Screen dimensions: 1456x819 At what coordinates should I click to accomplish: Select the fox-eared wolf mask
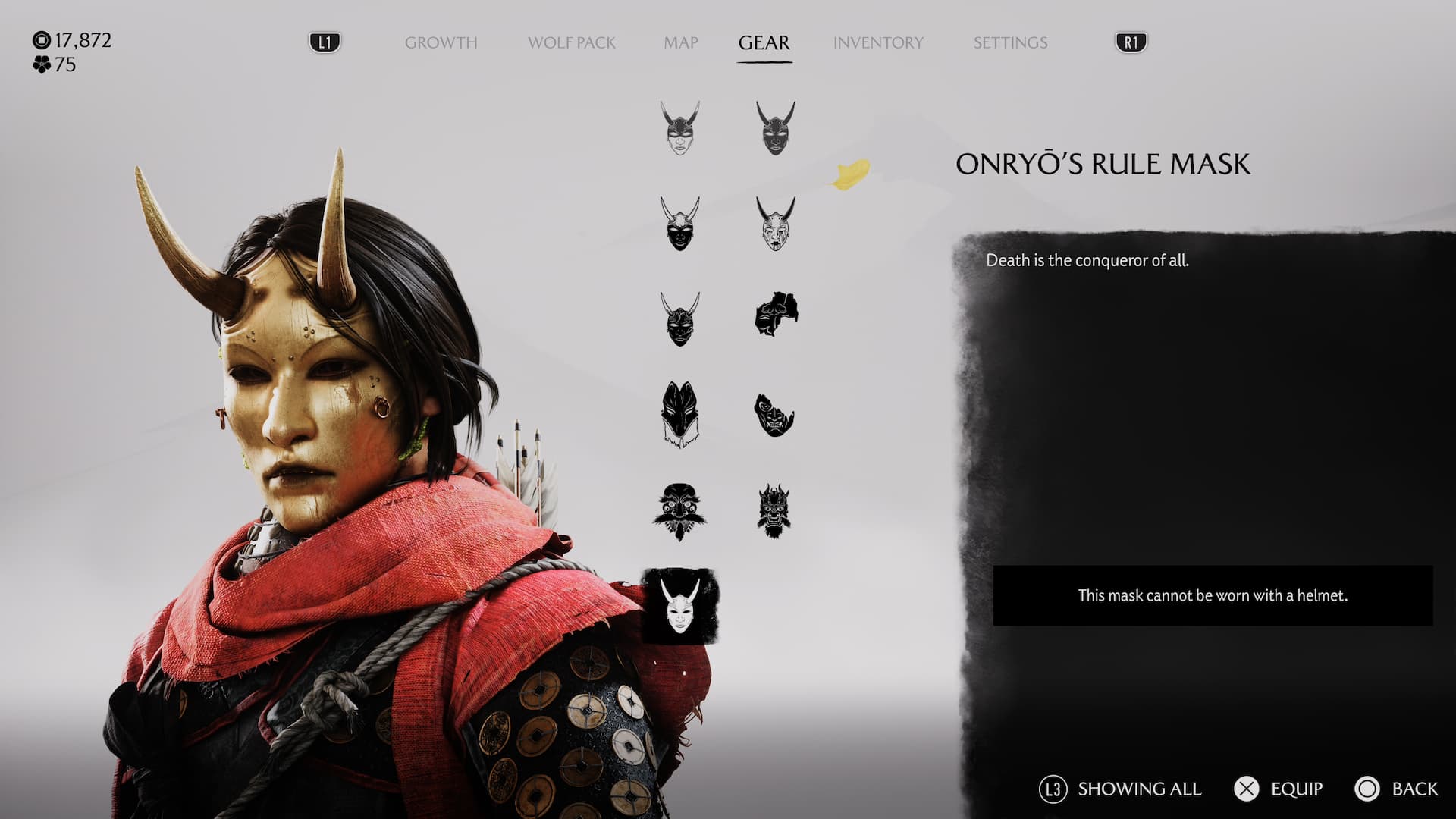point(679,414)
